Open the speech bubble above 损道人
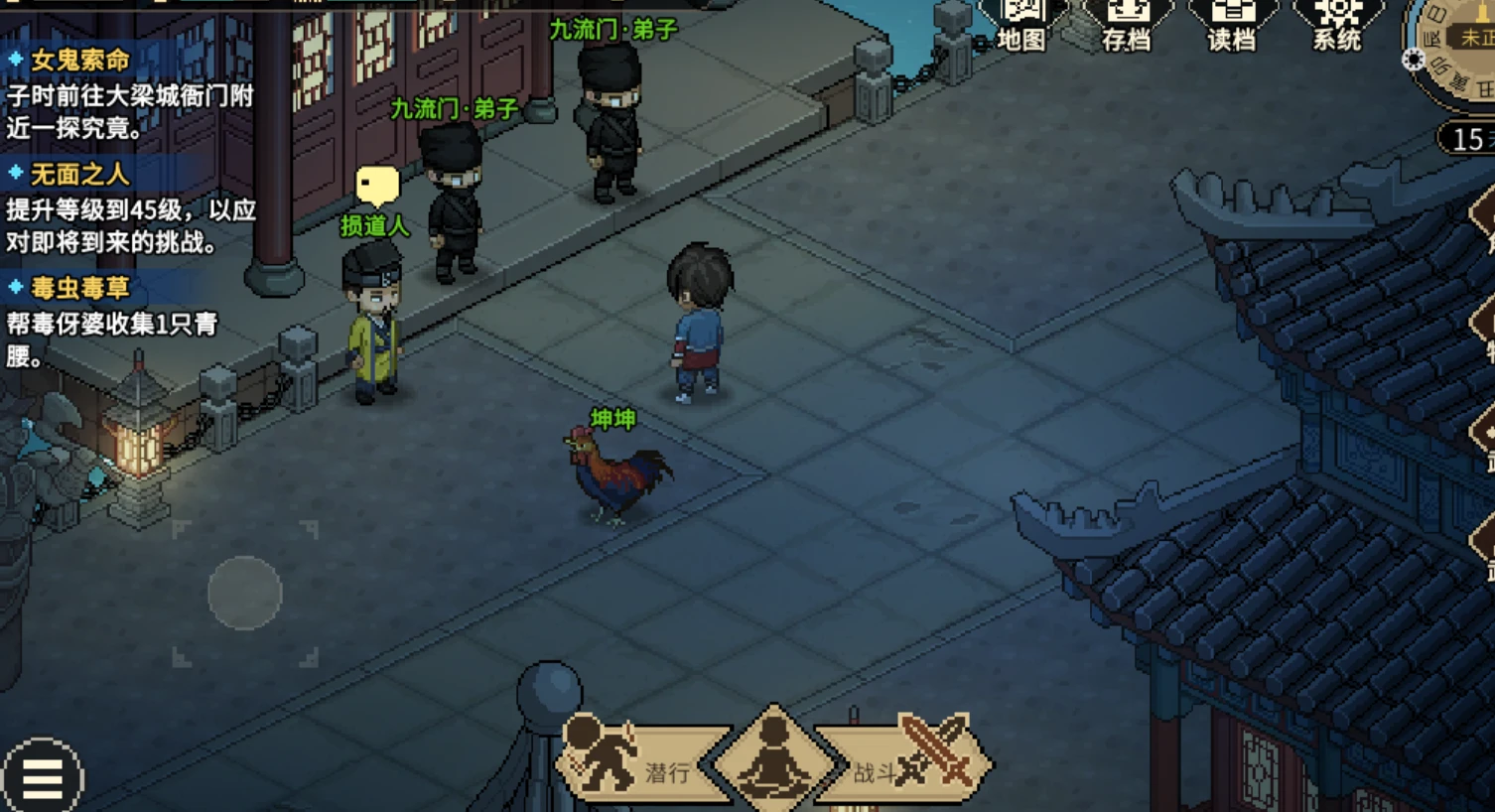Viewport: 1495px width, 812px height. point(377,186)
